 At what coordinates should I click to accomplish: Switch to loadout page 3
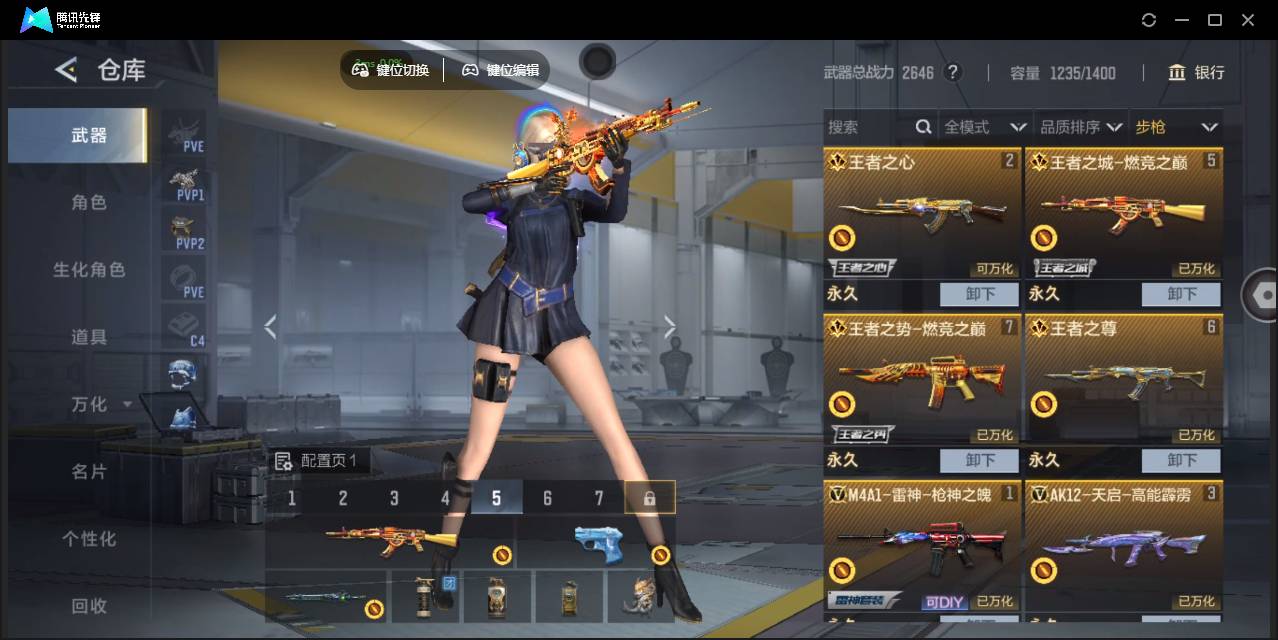[x=394, y=498]
